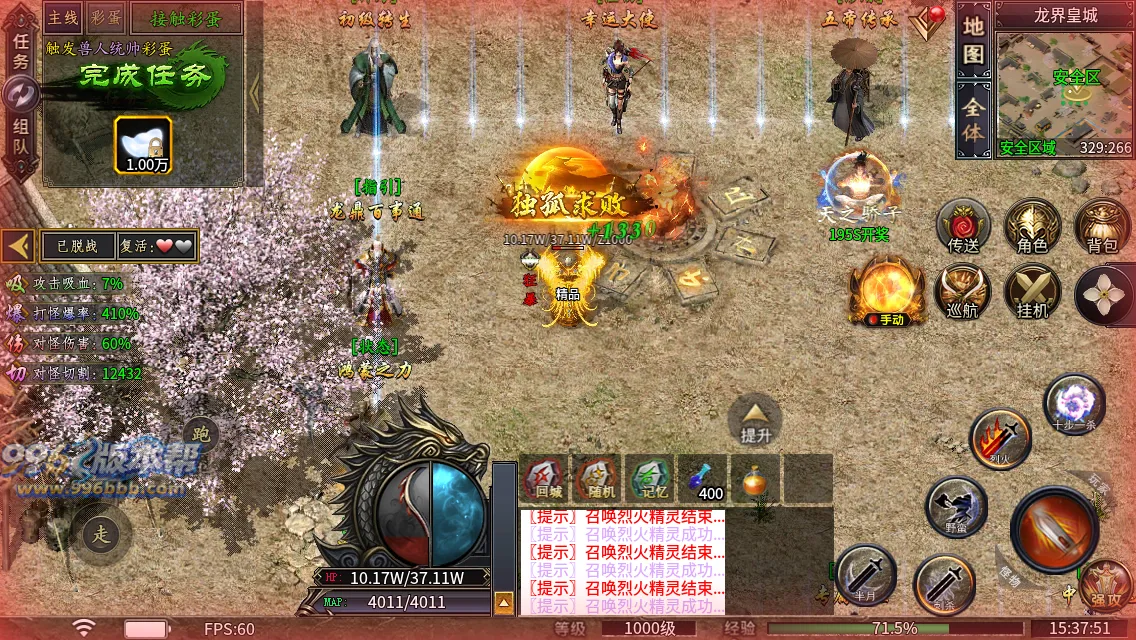Open the 背包 backpack
This screenshot has width=1136, height=640.
coord(1102,227)
